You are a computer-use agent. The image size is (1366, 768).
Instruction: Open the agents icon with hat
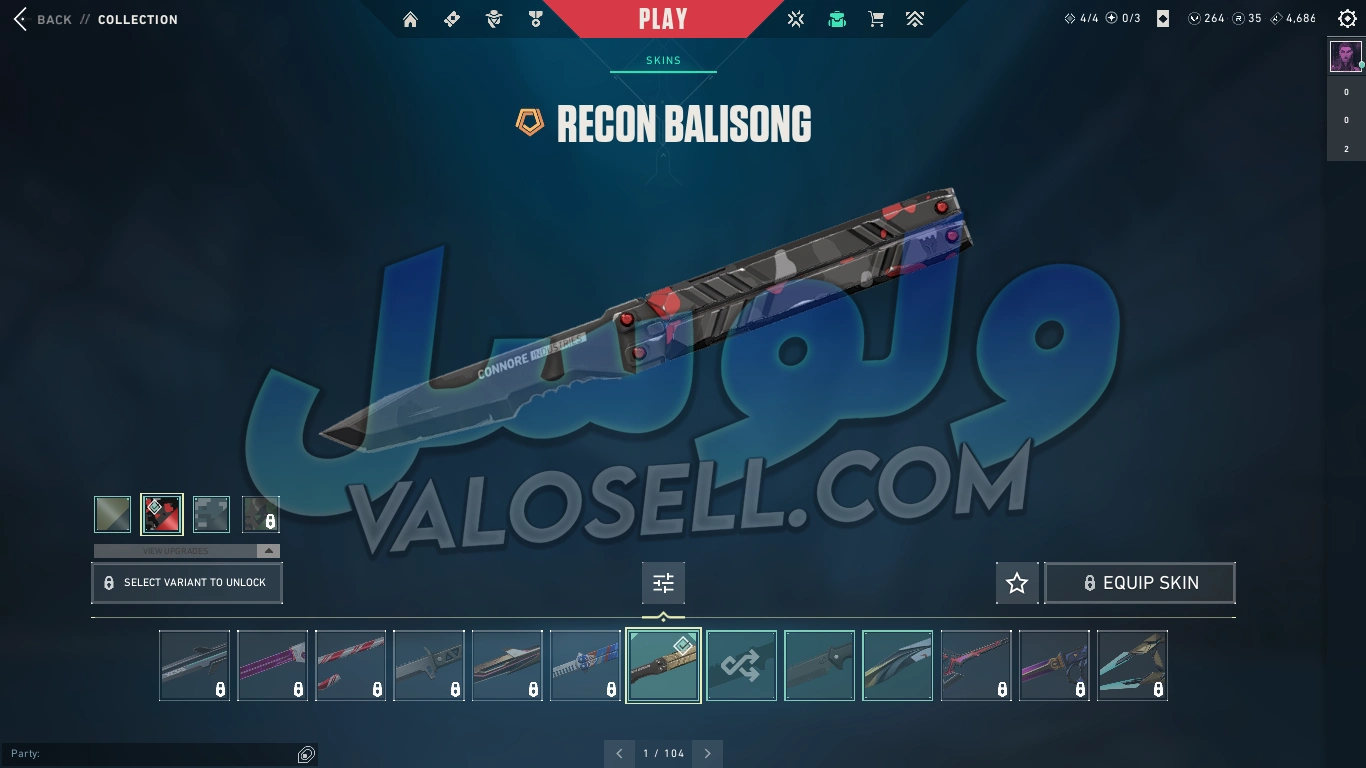(493, 19)
